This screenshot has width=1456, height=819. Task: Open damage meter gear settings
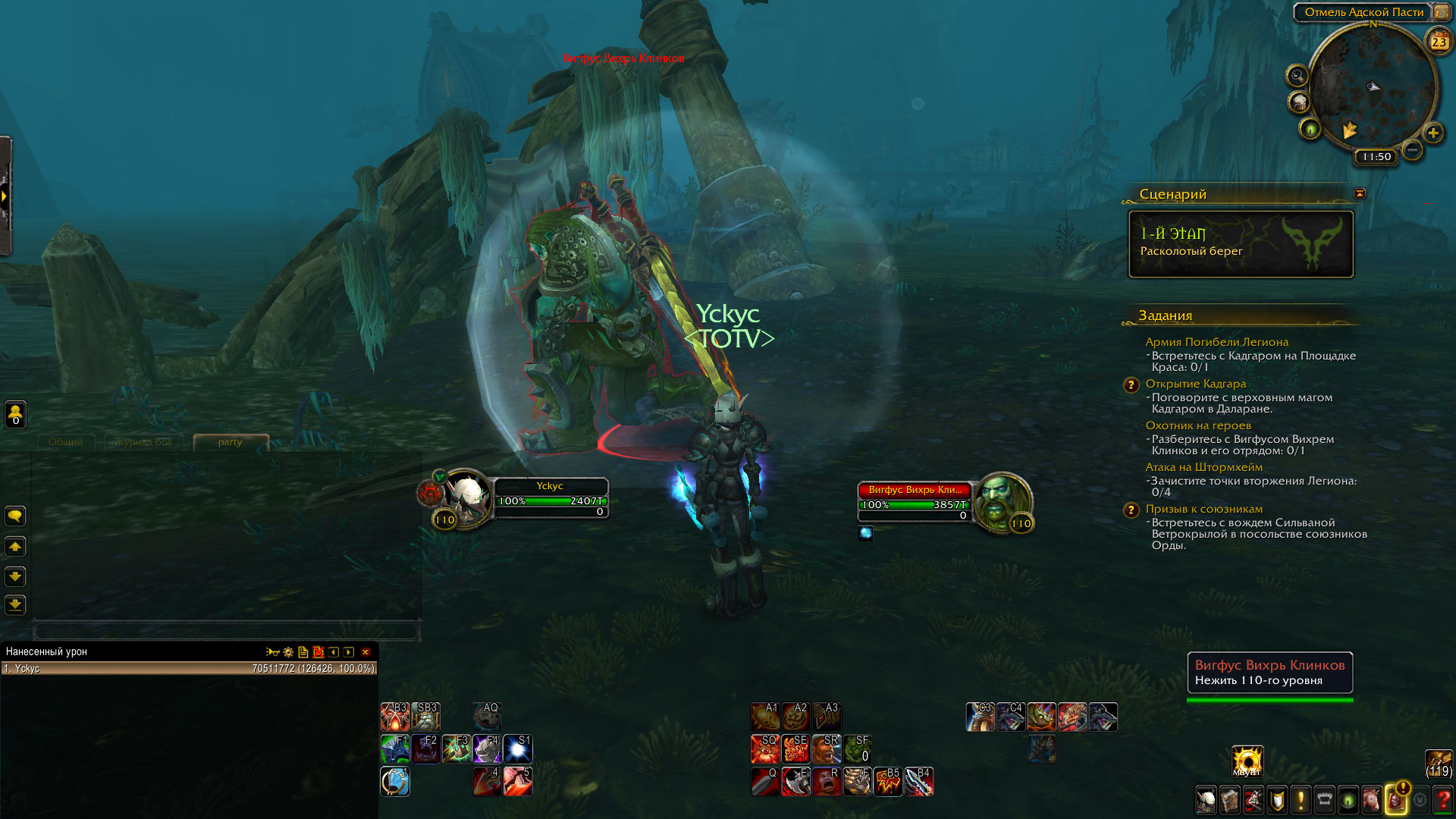click(288, 652)
